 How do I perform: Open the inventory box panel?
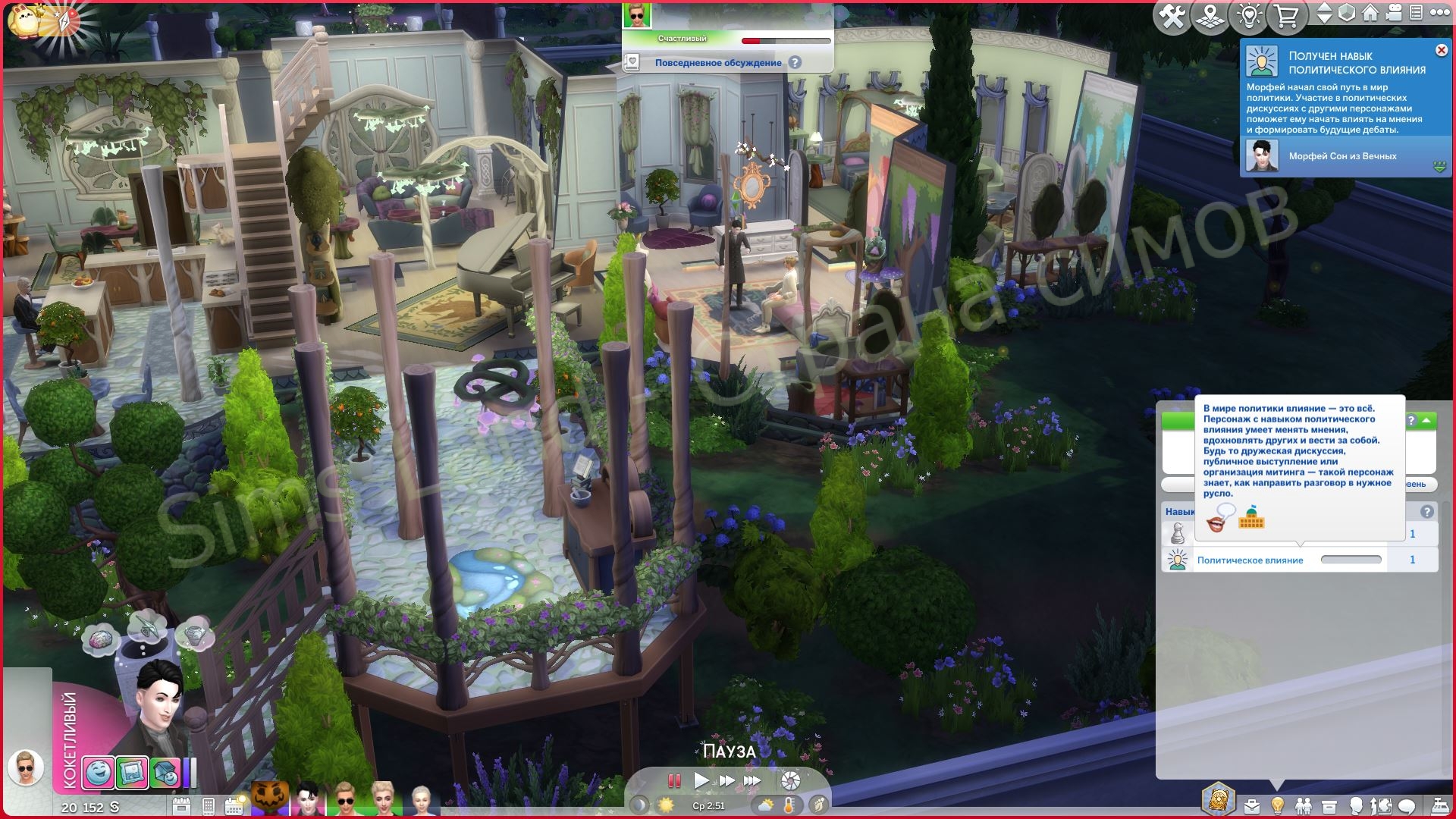(x=1329, y=805)
